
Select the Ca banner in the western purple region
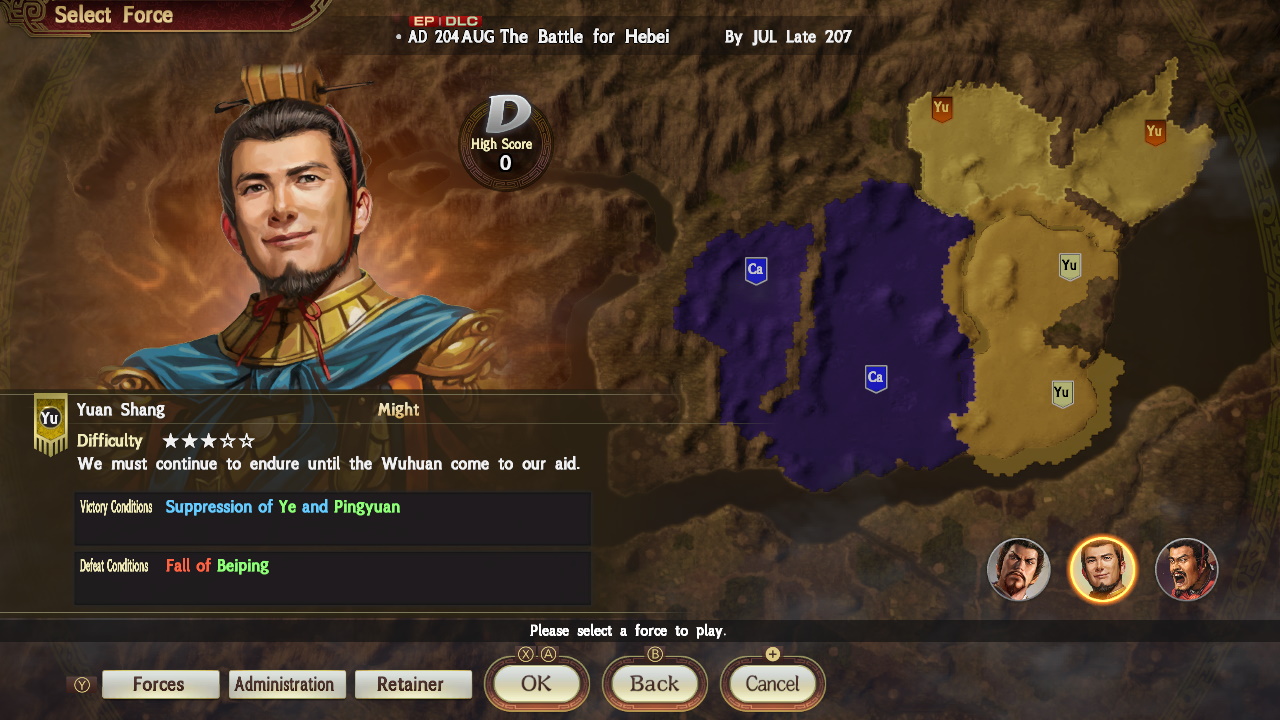(756, 268)
